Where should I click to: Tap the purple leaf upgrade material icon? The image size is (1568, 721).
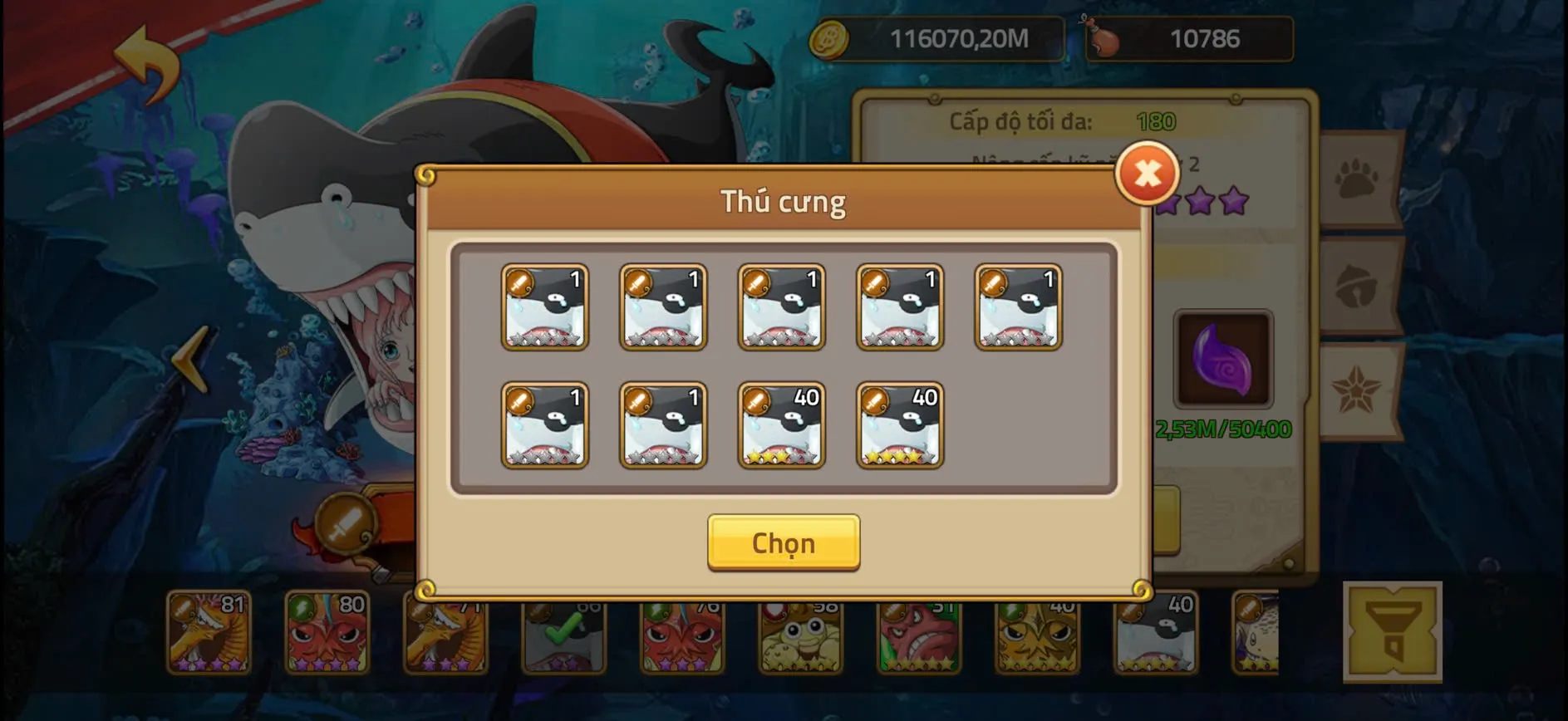tap(1223, 357)
